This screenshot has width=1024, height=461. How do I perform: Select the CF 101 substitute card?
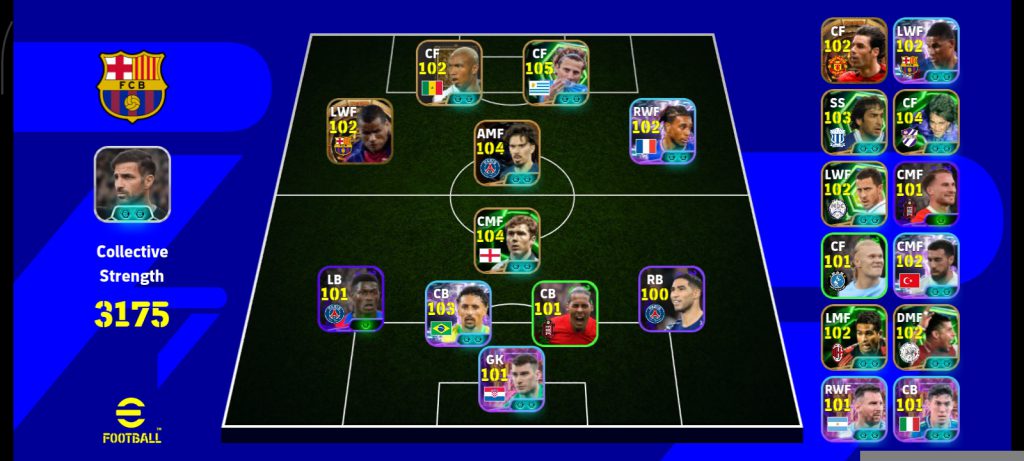click(854, 266)
